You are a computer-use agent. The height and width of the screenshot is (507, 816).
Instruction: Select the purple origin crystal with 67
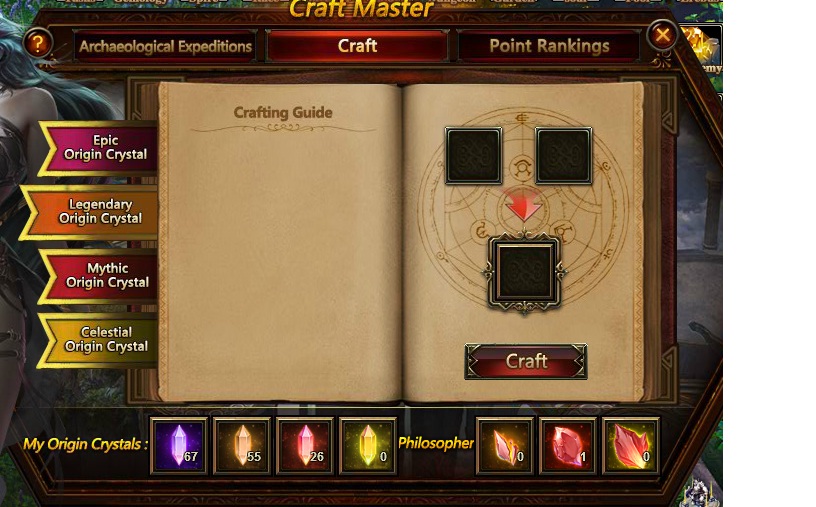pos(179,445)
